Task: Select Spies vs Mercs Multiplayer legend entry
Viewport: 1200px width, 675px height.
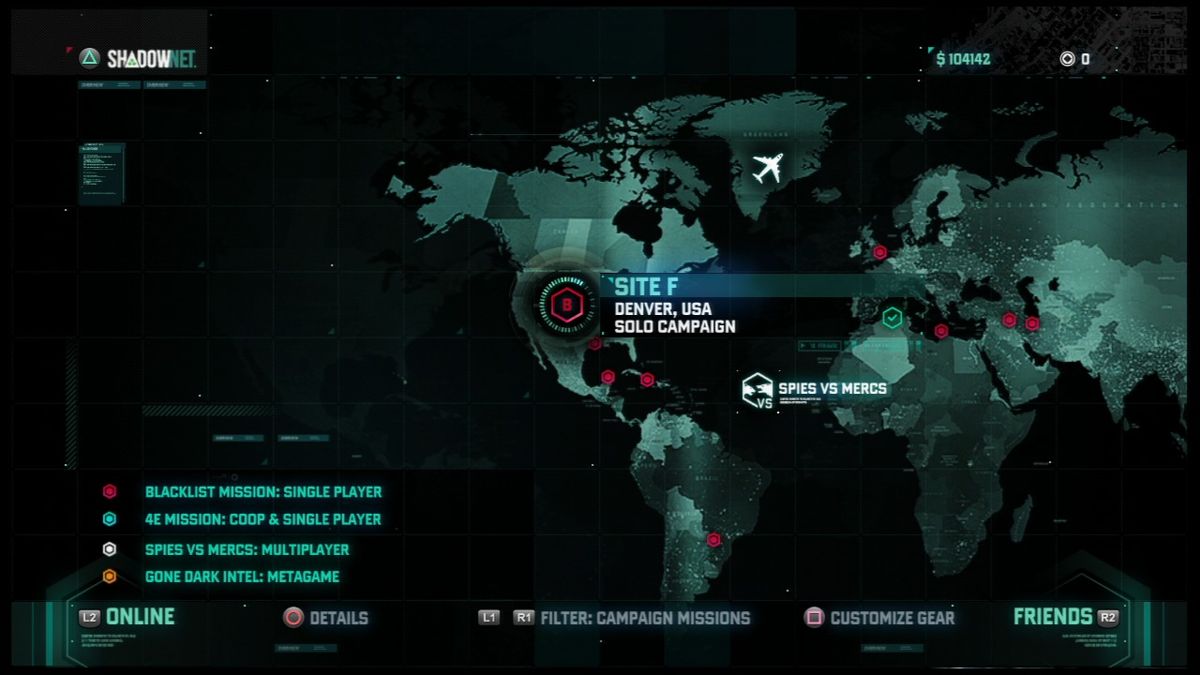Action: [246, 549]
